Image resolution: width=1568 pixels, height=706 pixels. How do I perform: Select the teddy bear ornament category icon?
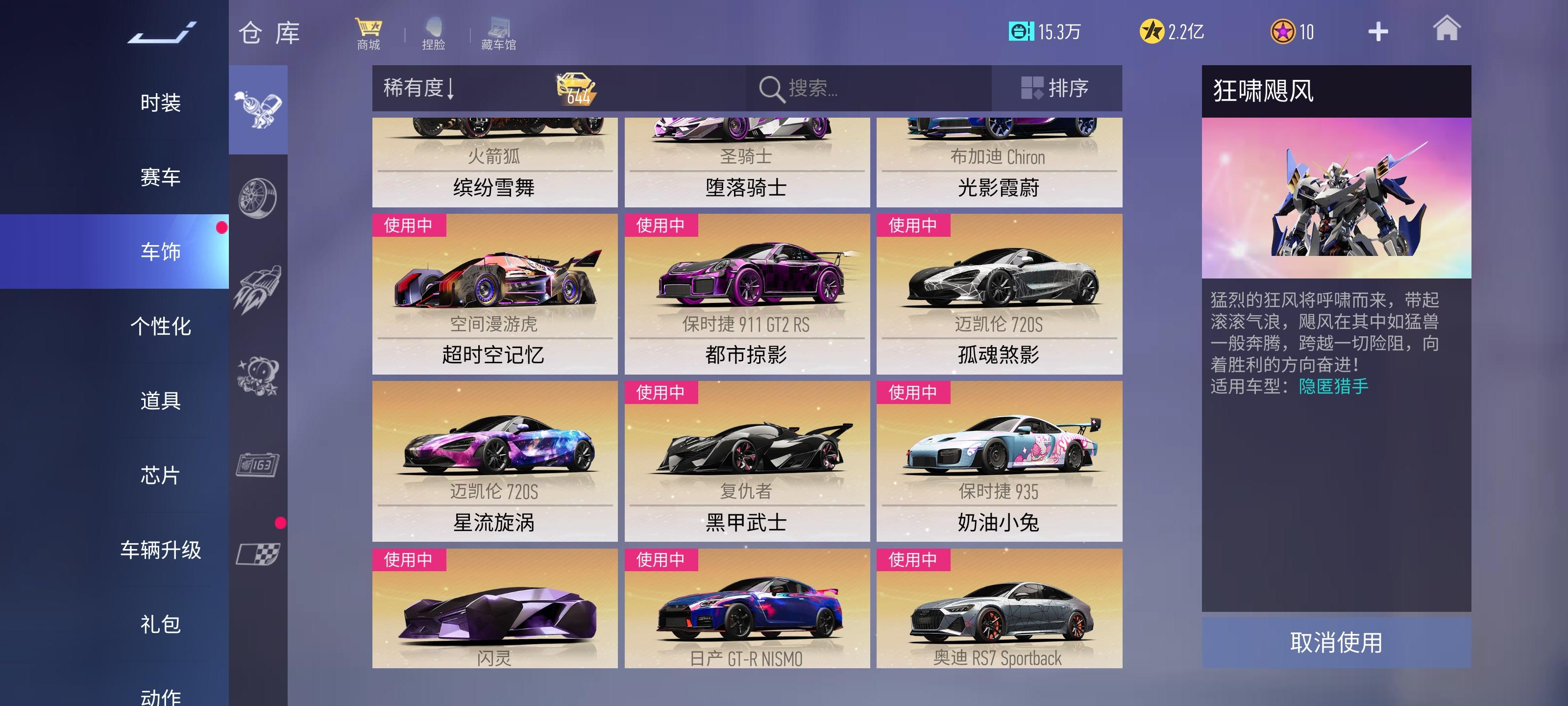click(x=259, y=377)
